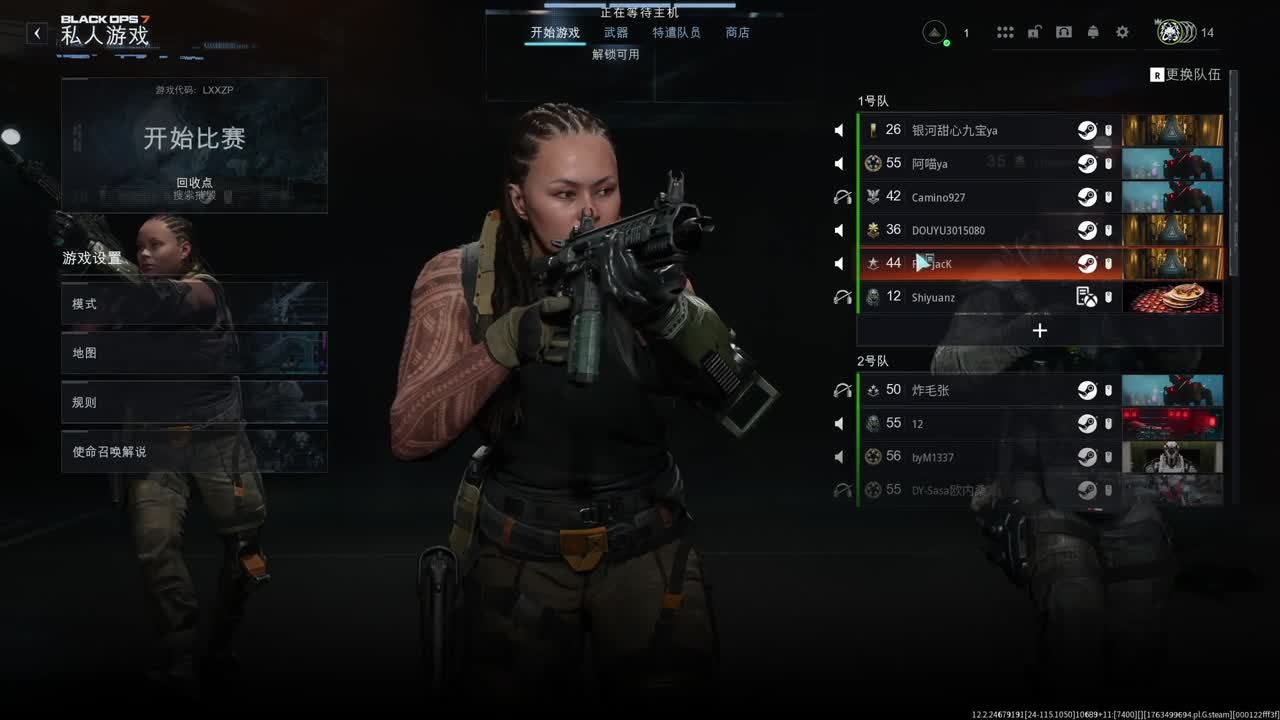The height and width of the screenshot is (720, 1280).
Task: Click the 更换队伍 switch team button
Action: point(1186,75)
